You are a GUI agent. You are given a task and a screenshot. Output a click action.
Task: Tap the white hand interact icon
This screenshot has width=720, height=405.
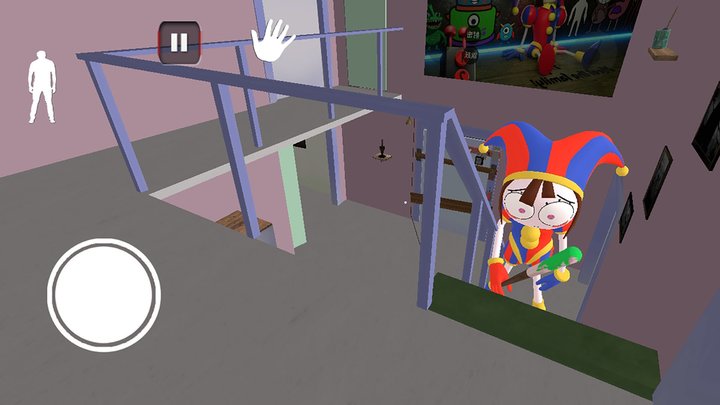coord(272,42)
